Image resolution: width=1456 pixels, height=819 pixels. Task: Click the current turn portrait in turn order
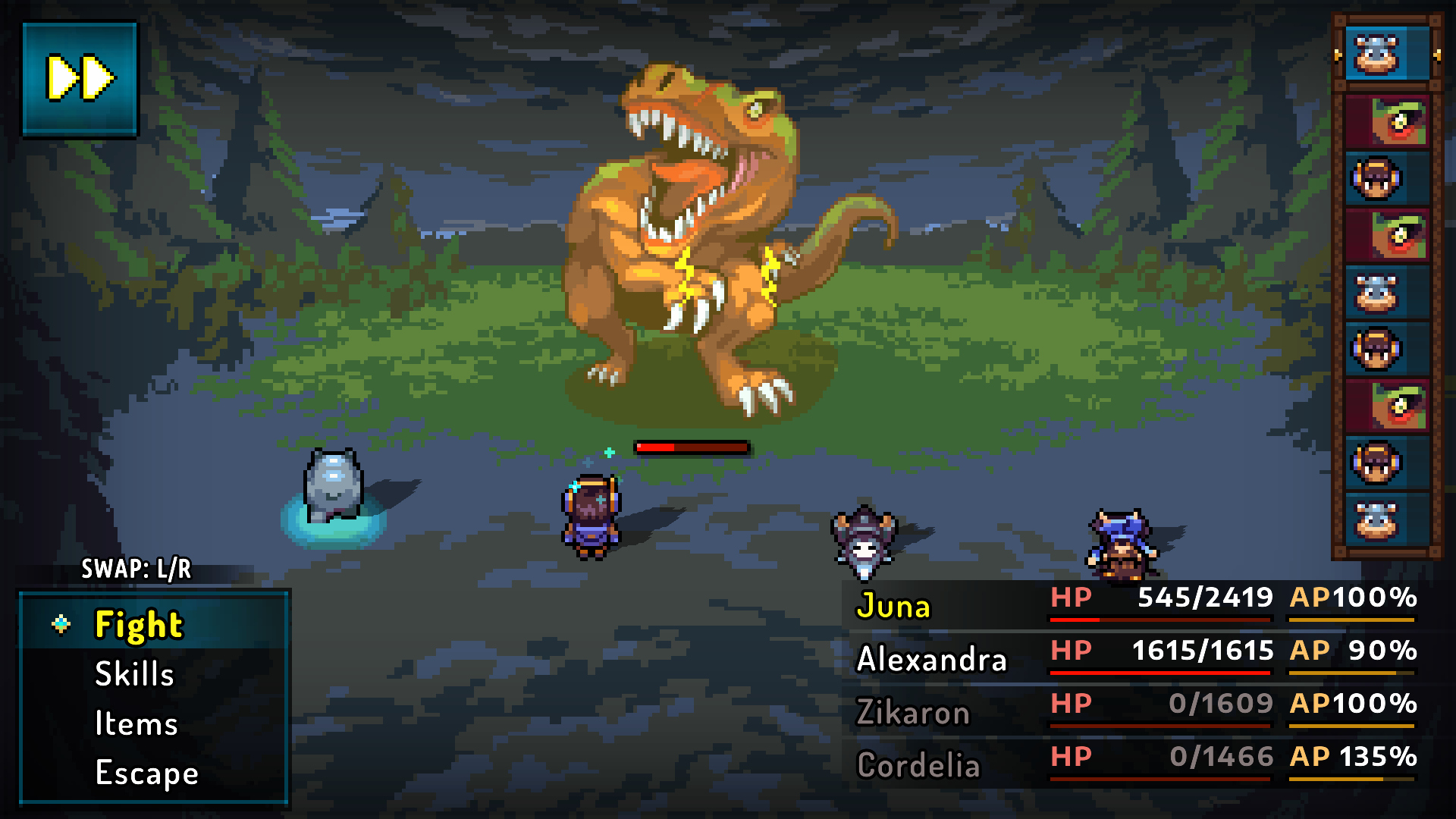(1386, 54)
